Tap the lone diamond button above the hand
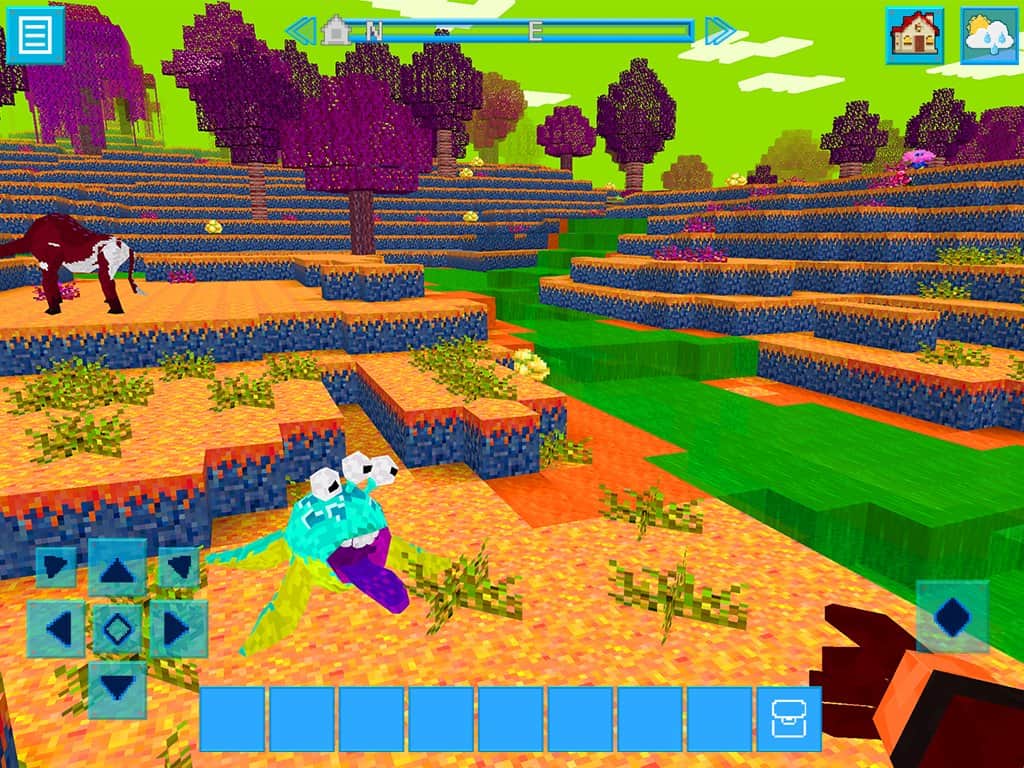The height and width of the screenshot is (768, 1024). [952, 617]
